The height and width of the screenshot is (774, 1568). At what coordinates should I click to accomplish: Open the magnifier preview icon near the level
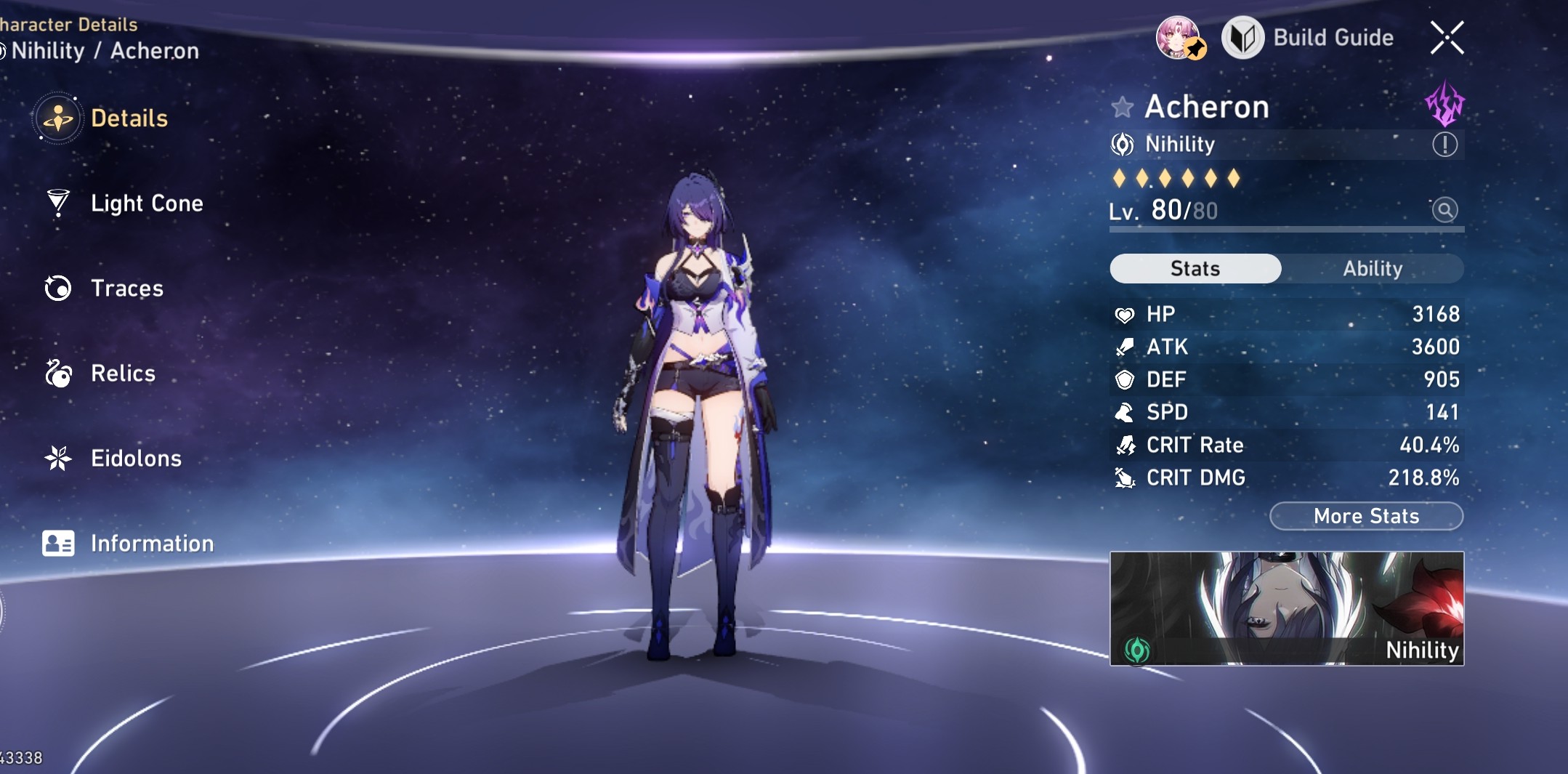[1446, 209]
